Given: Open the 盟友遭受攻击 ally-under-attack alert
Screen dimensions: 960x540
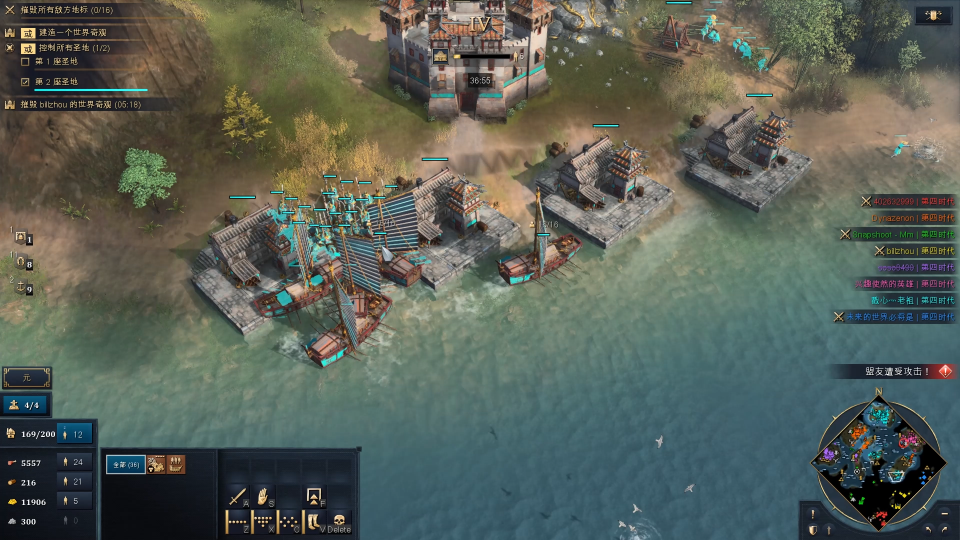Looking at the screenshot, I should tap(897, 371).
